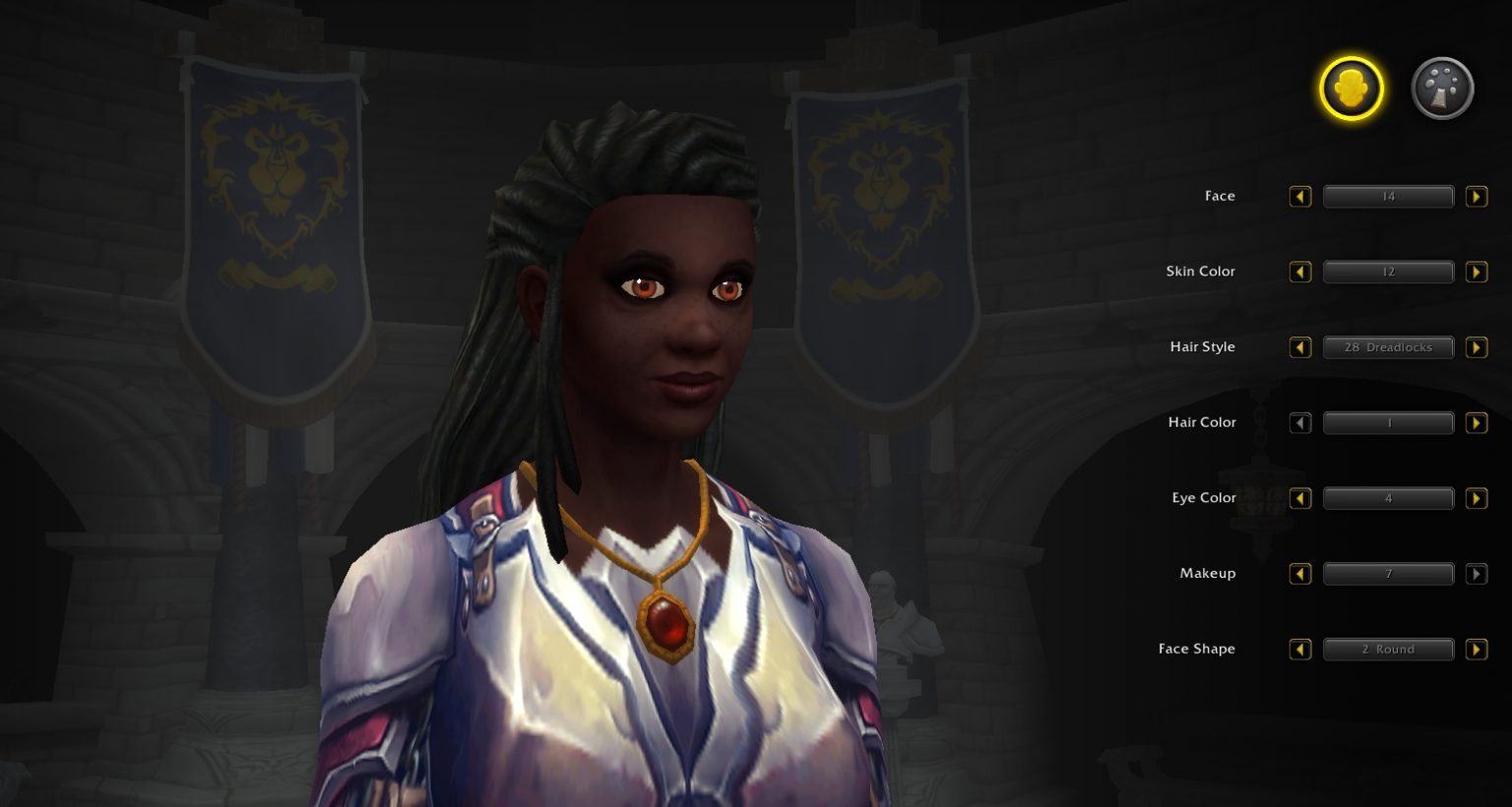The width and height of the screenshot is (1512, 807).
Task: Switch to the next Hair Style
Action: tap(1477, 347)
